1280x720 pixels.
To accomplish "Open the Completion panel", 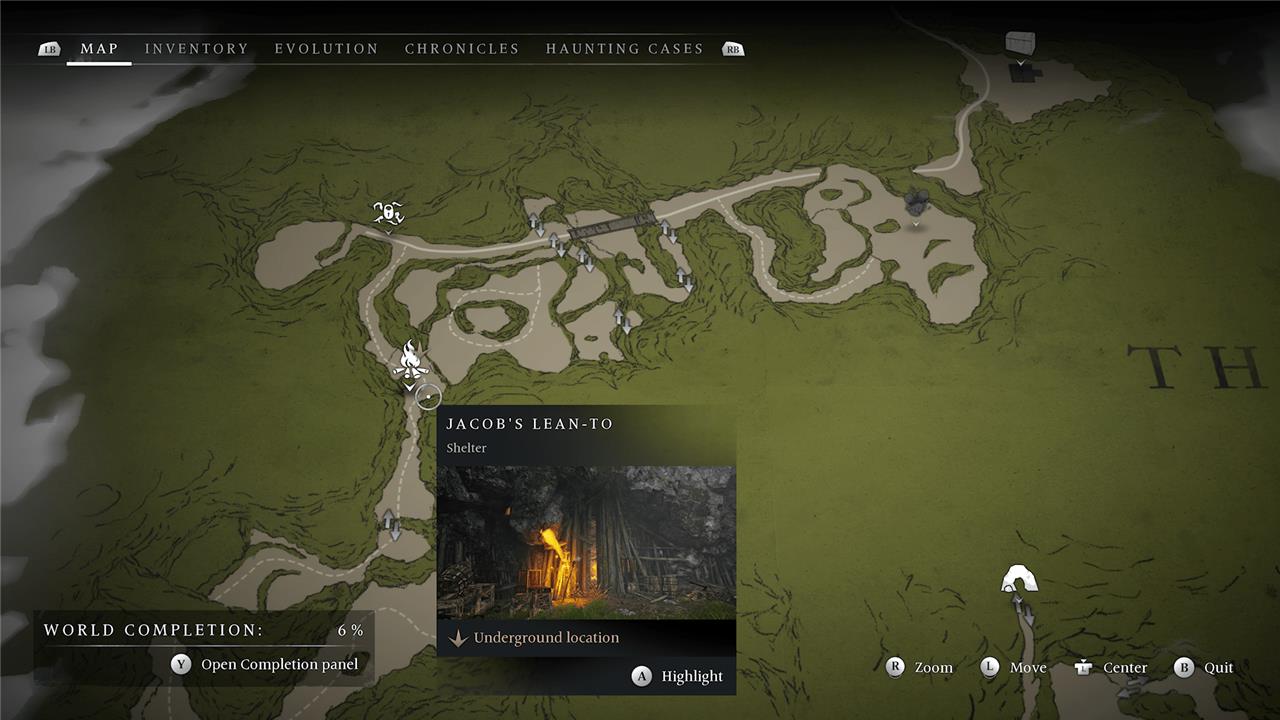I will 267,664.
